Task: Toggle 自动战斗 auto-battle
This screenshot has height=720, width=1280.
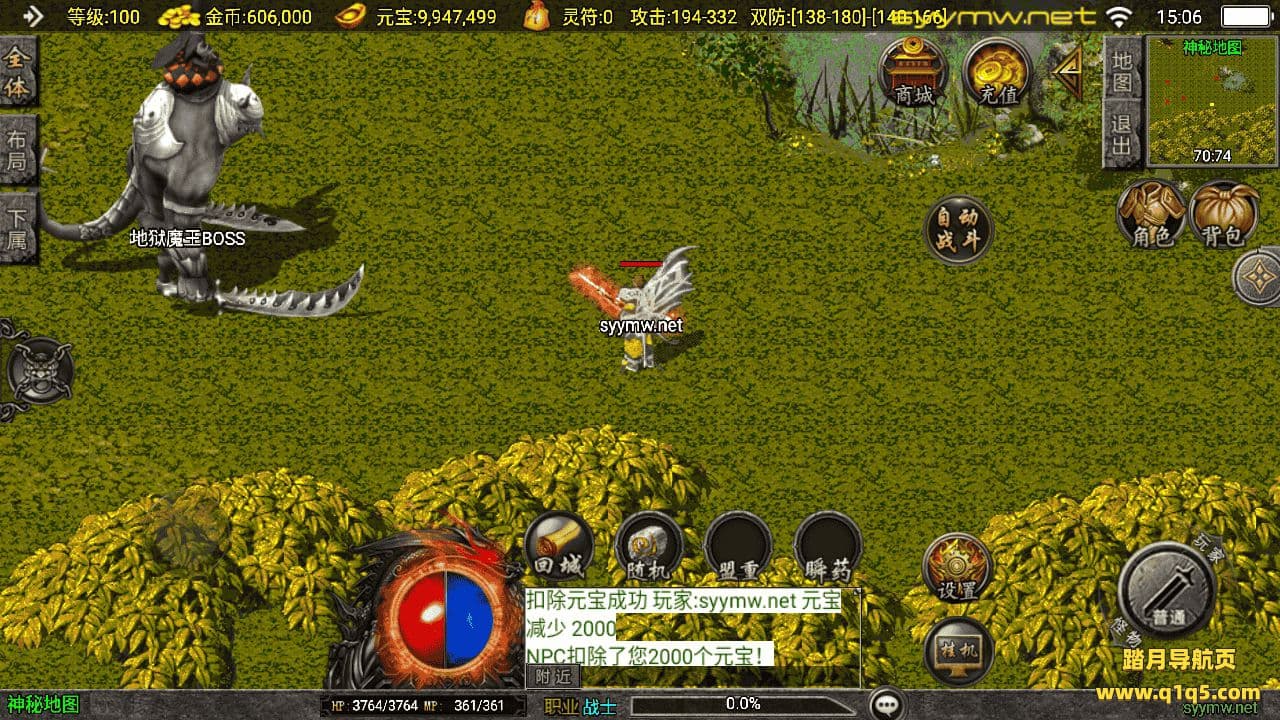Action: click(x=958, y=230)
